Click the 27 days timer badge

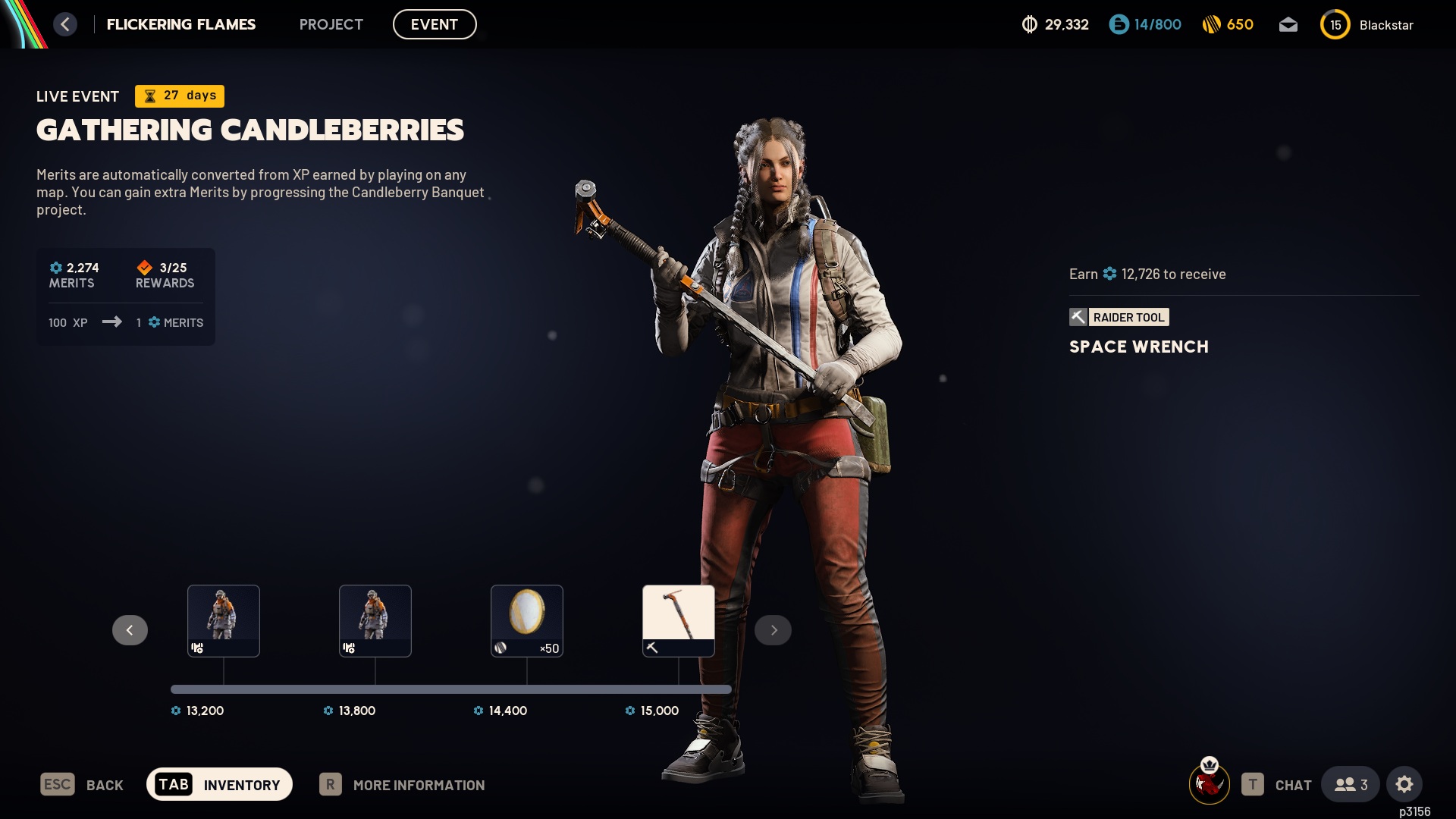point(179,96)
